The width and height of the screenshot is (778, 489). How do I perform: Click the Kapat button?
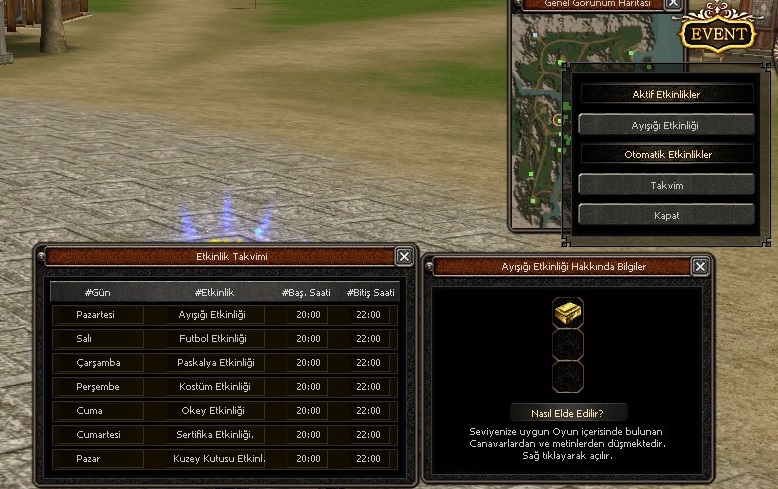[x=666, y=215]
